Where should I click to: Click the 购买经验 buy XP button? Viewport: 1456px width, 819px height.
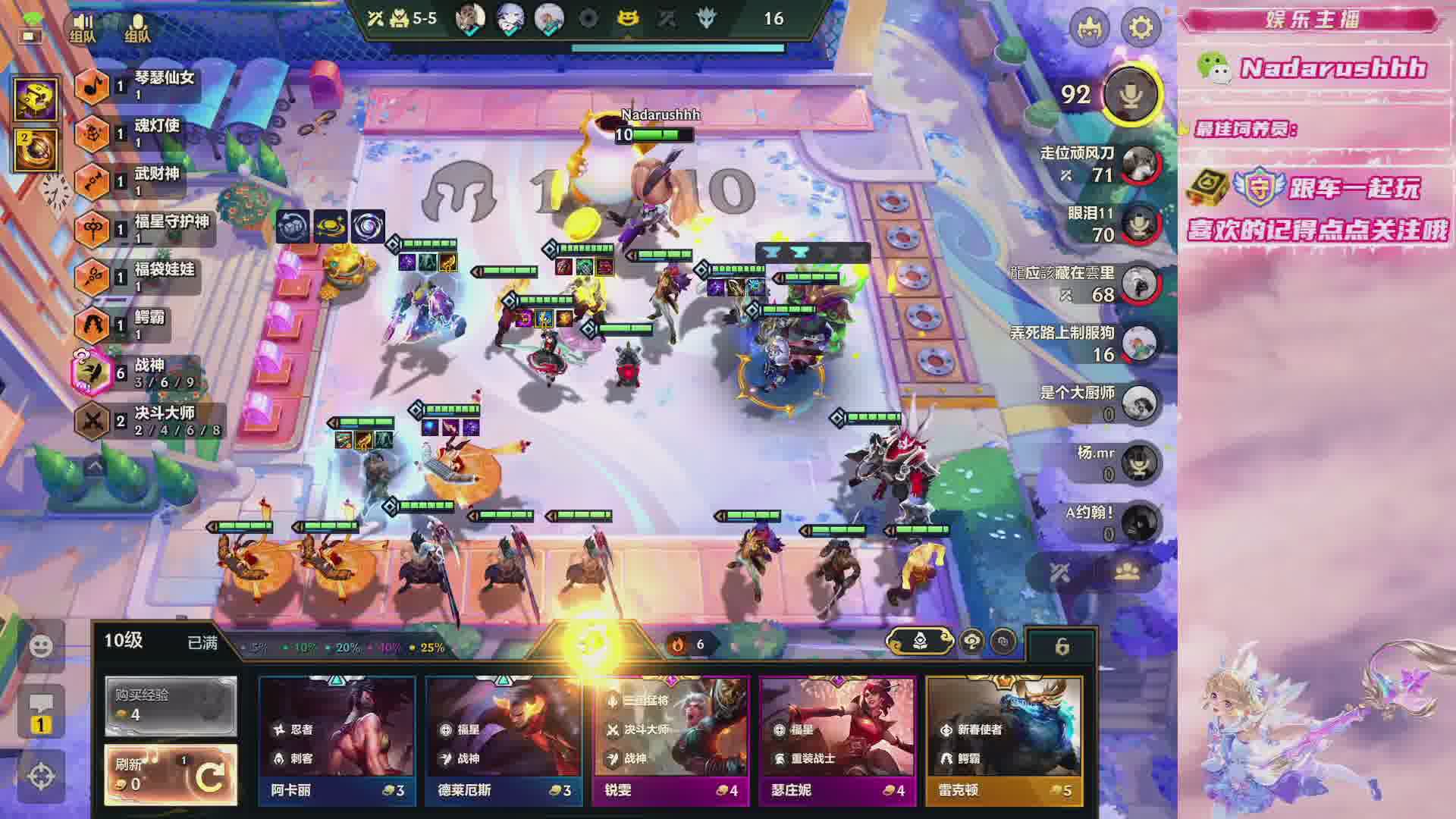(171, 705)
